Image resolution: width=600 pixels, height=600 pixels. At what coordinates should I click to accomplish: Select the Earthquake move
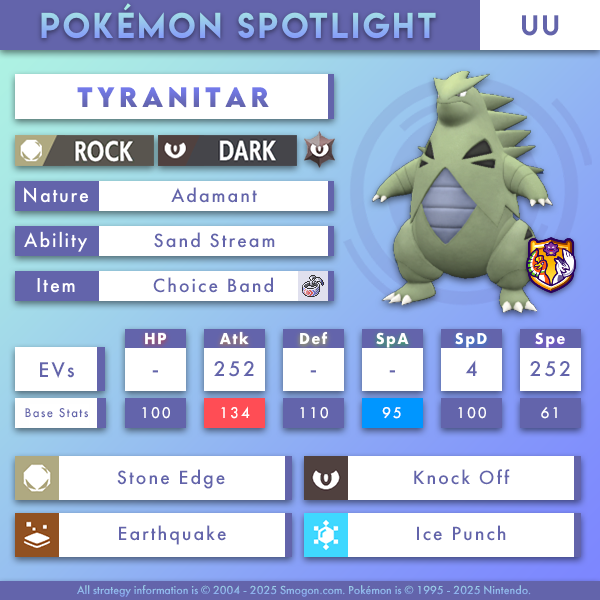(x=171, y=534)
